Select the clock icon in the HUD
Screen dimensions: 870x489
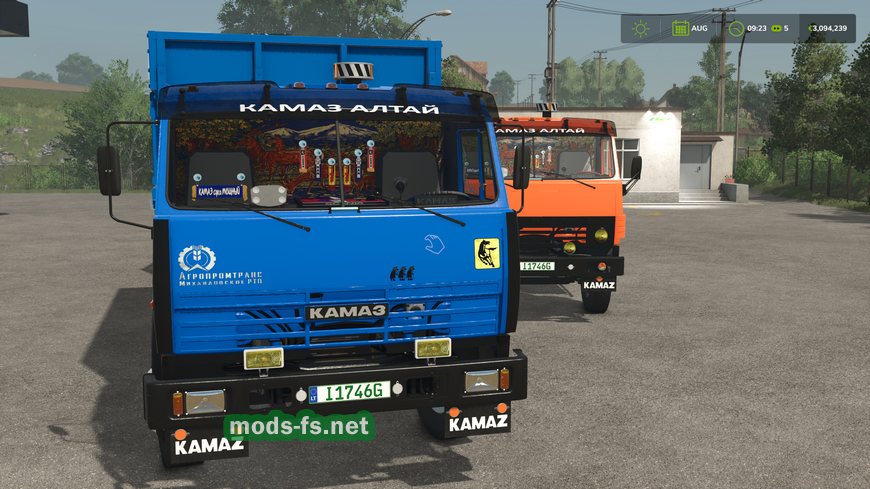coord(737,29)
